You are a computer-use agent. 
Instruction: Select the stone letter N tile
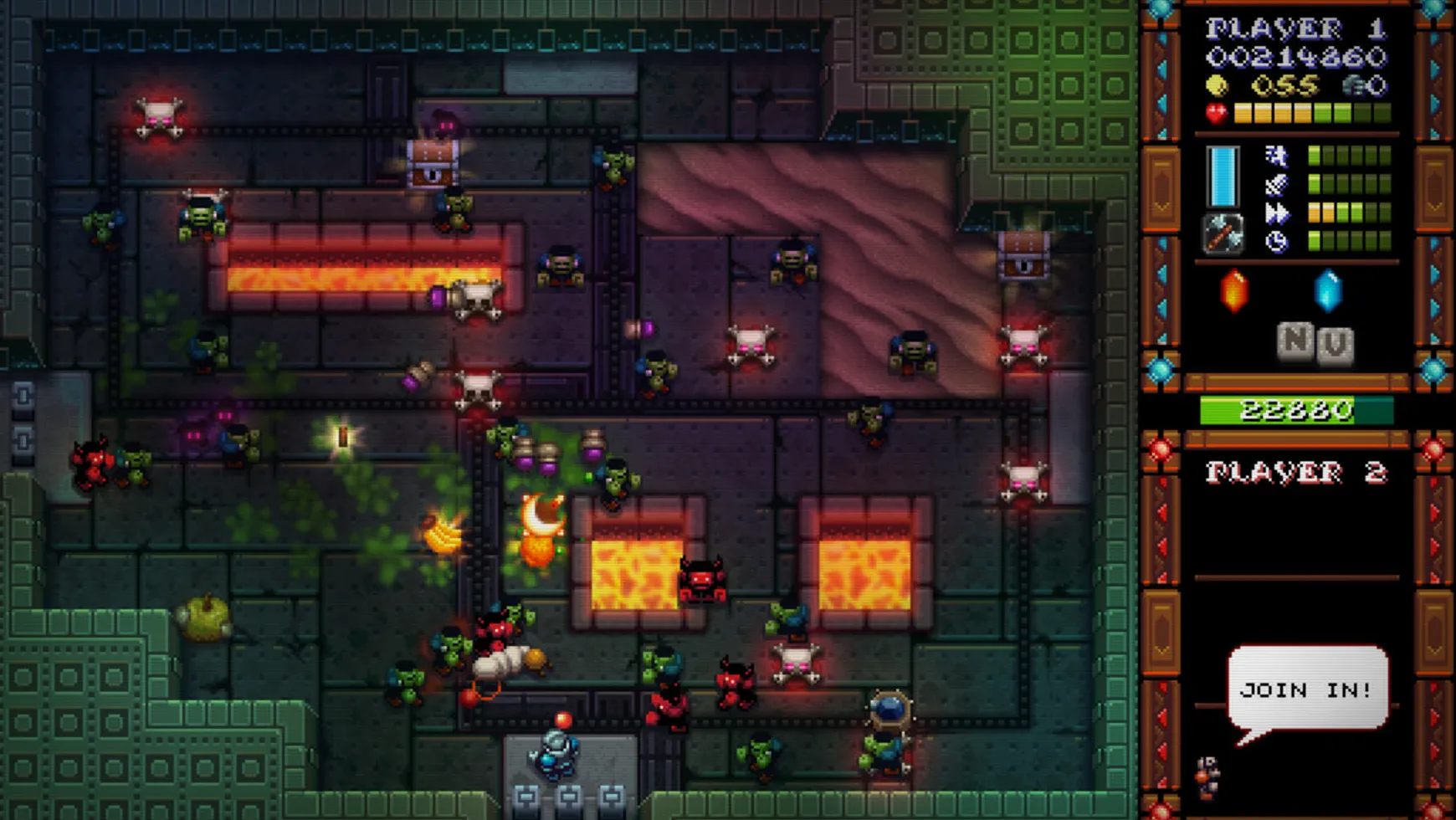coord(1295,341)
